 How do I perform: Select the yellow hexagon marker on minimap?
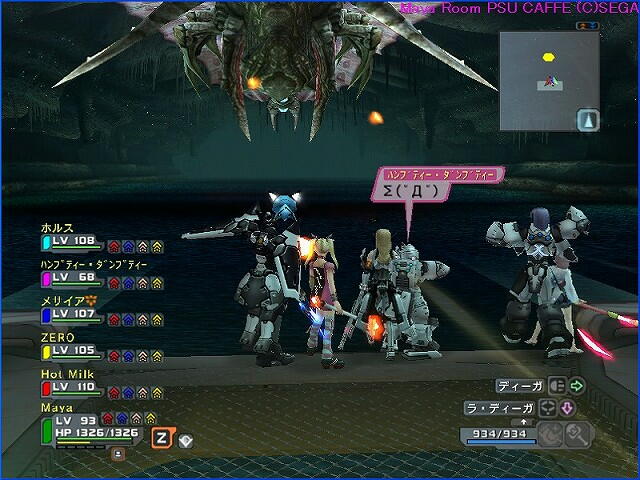pyautogui.click(x=548, y=57)
